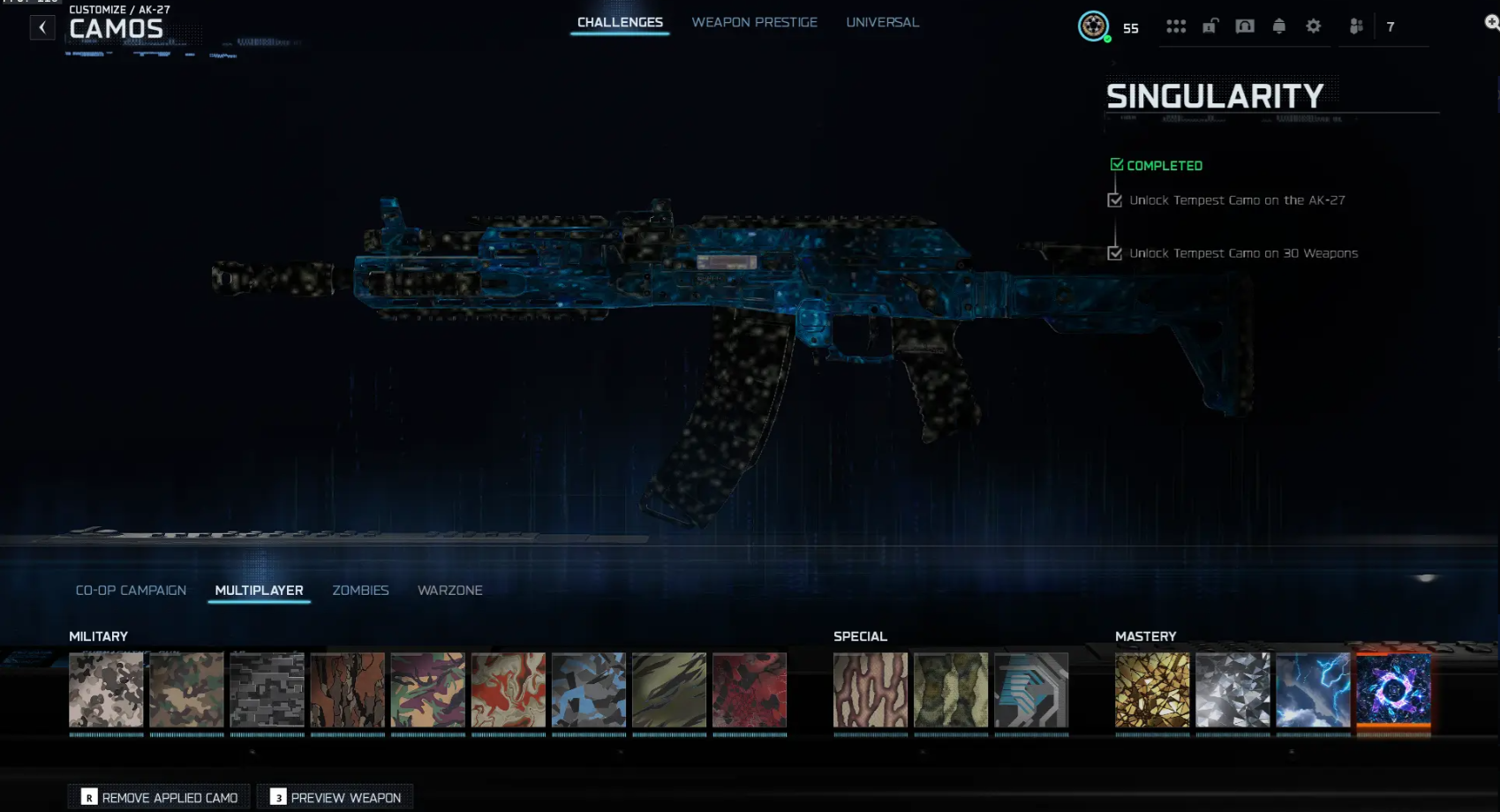
Task: Check the Unlock Tempest Camo on the AK-27 box
Action: coord(1114,199)
